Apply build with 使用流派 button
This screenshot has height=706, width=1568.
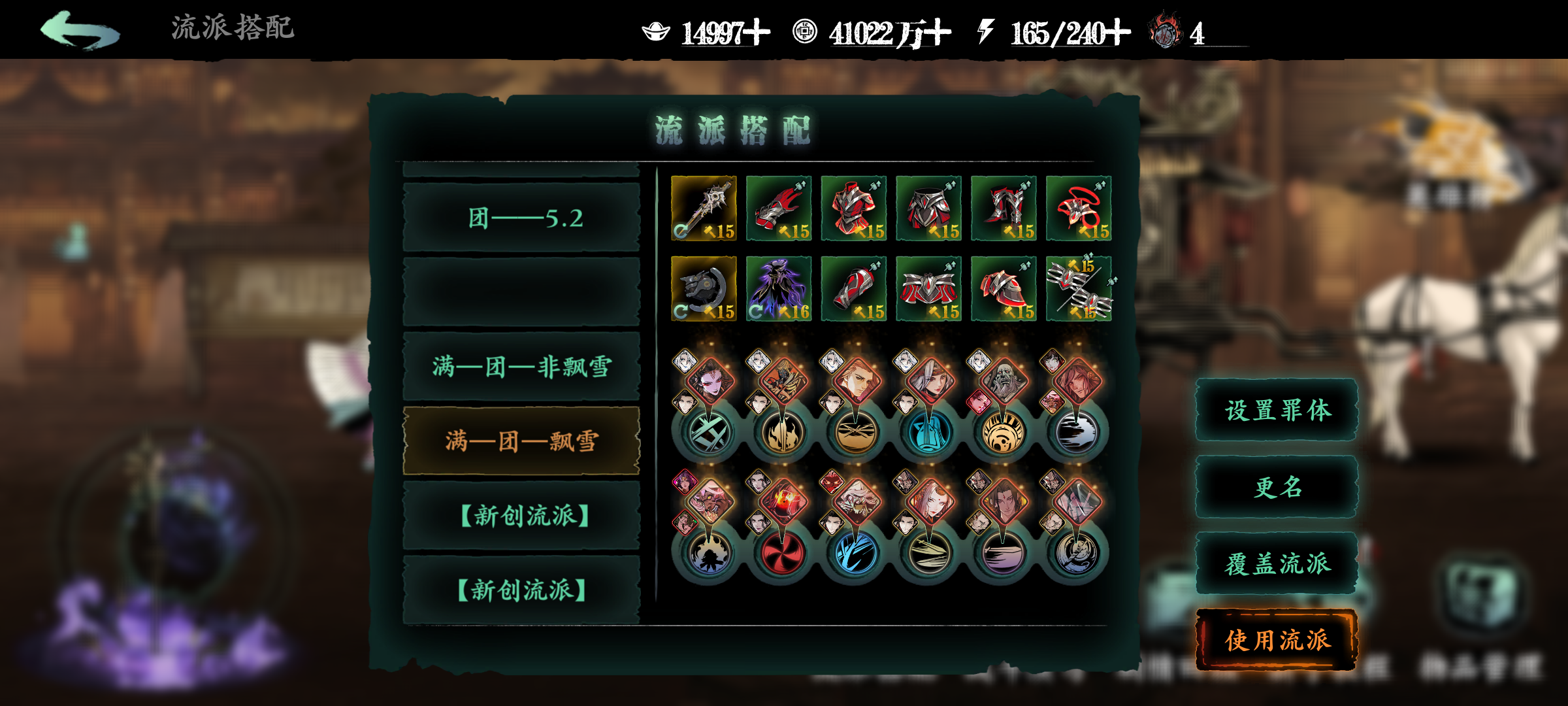(1277, 640)
